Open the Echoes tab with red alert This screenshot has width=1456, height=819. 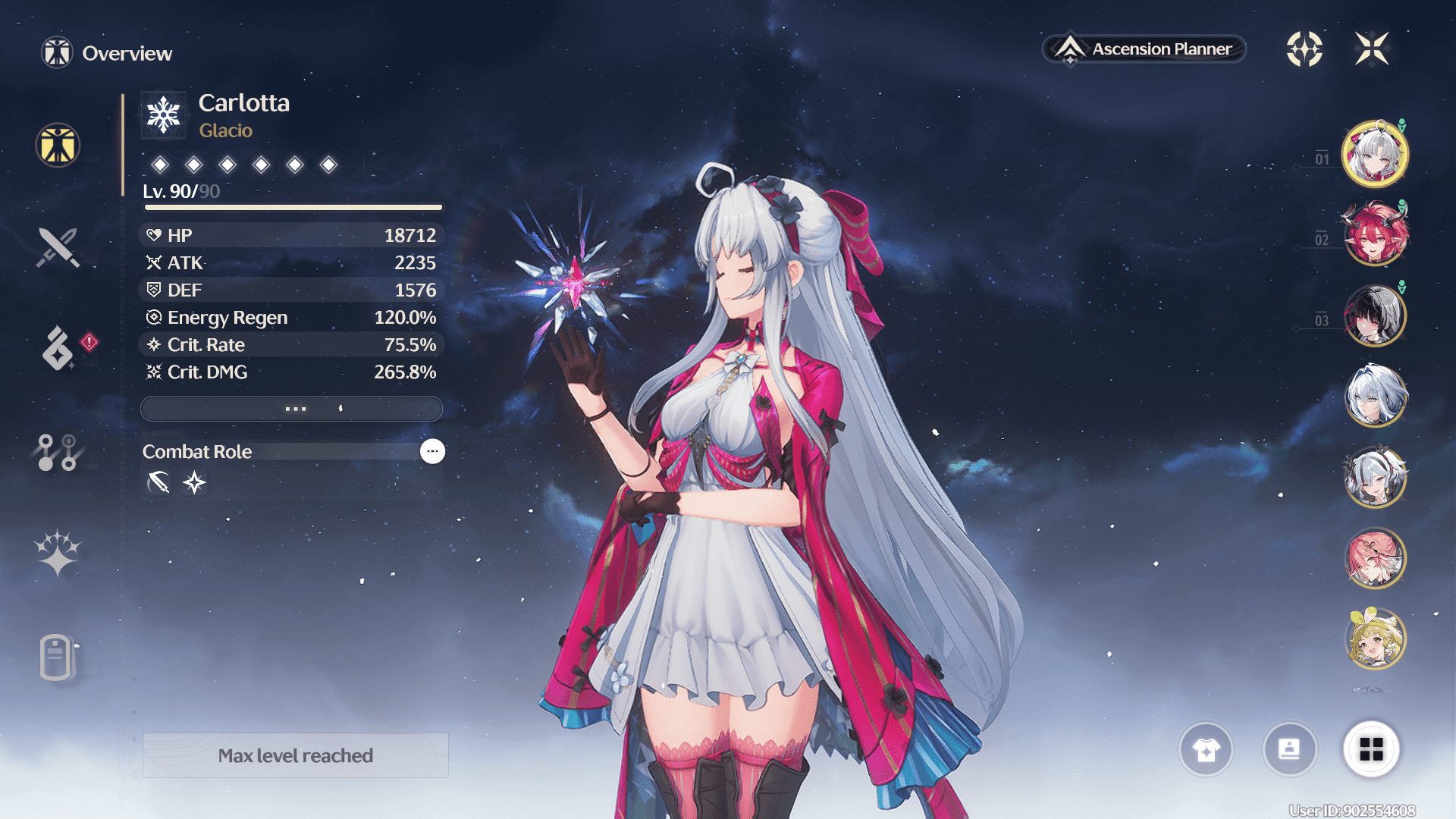pos(58,348)
